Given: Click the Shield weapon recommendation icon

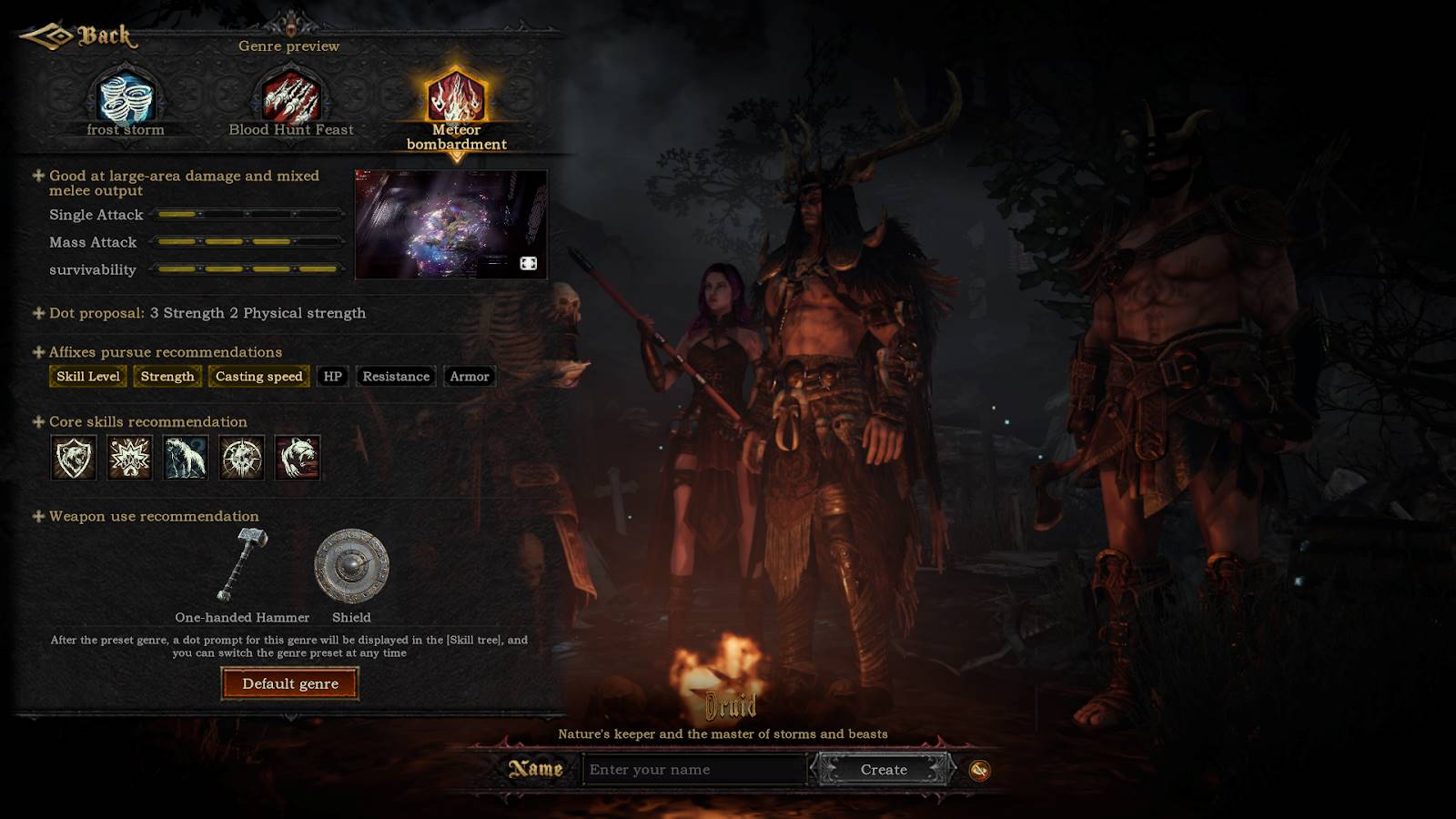Looking at the screenshot, I should (351, 566).
